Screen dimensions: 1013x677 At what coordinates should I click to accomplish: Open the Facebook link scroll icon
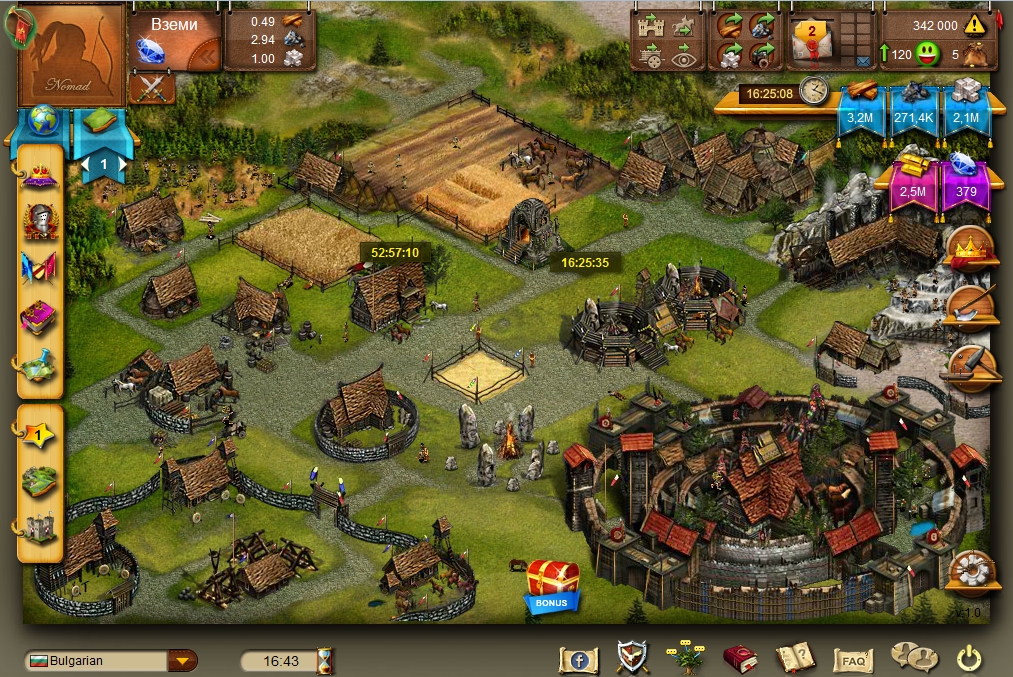pyautogui.click(x=578, y=659)
